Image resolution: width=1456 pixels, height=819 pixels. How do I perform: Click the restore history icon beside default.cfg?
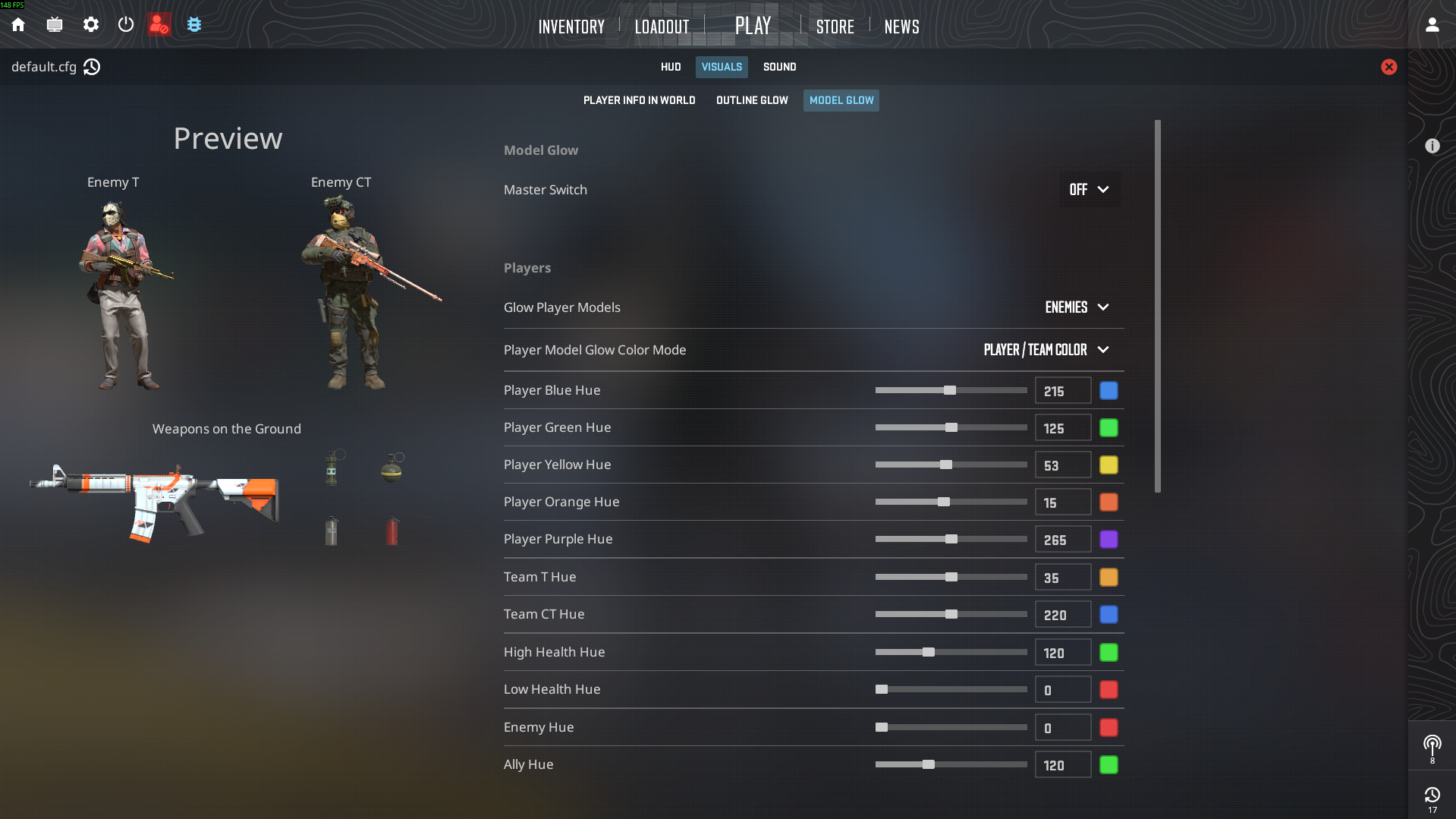92,67
